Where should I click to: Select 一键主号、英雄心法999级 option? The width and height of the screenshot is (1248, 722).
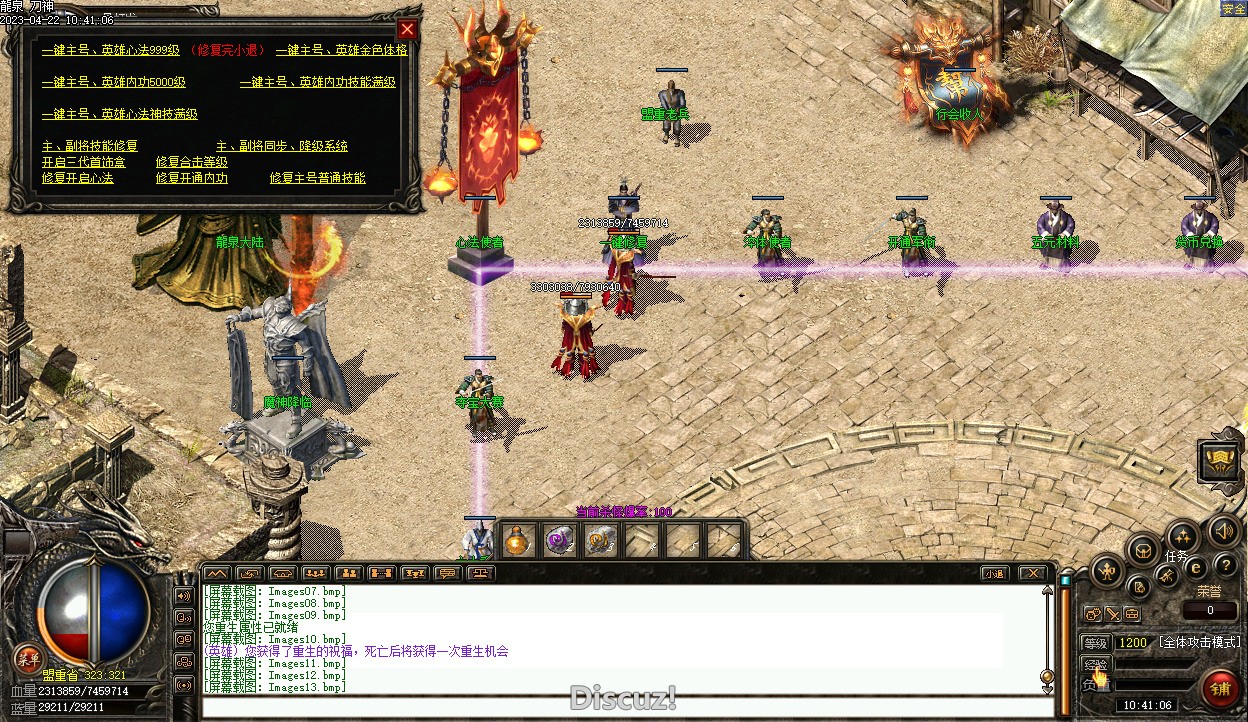[111, 50]
